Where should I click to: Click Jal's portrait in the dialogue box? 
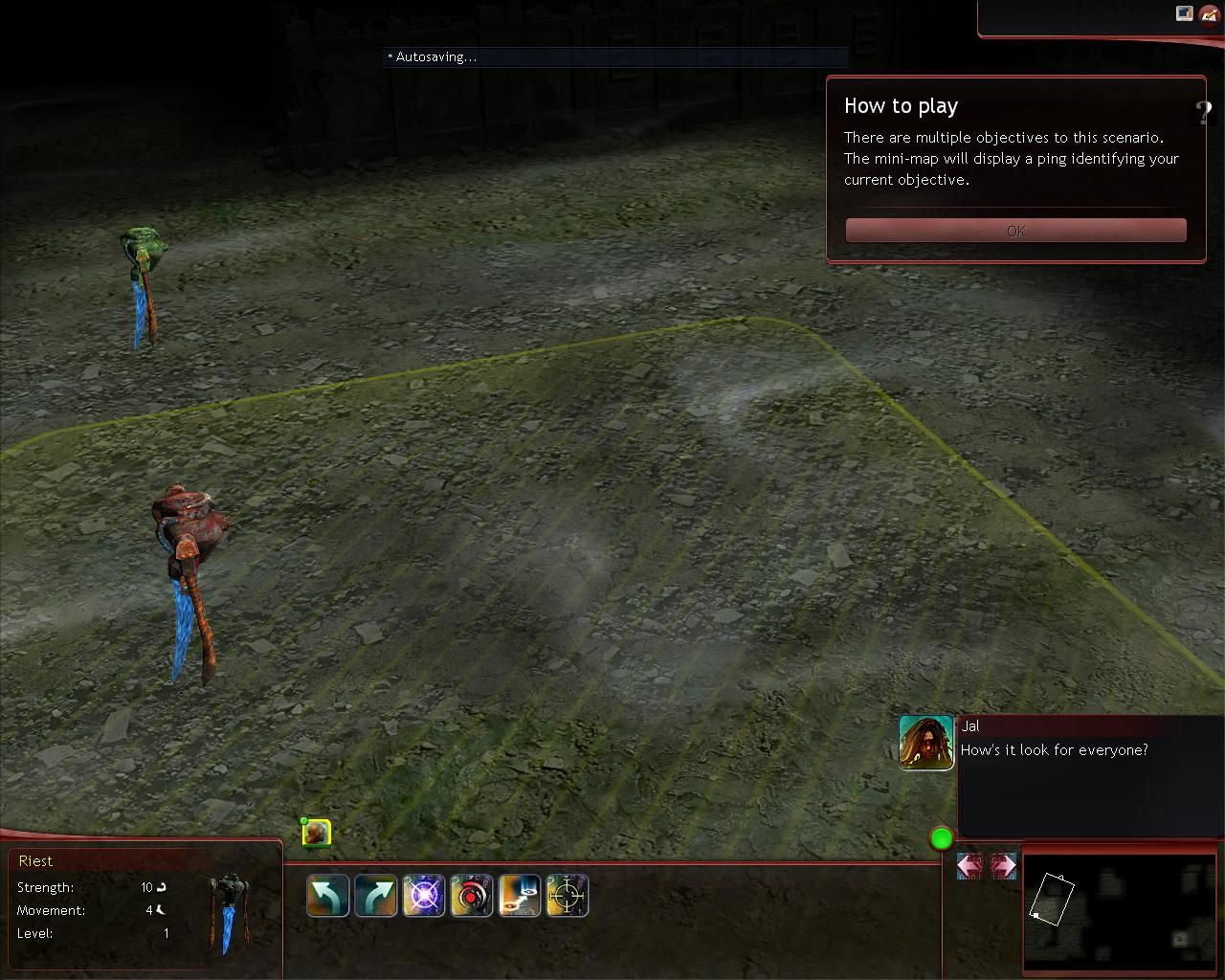pyautogui.click(x=926, y=743)
